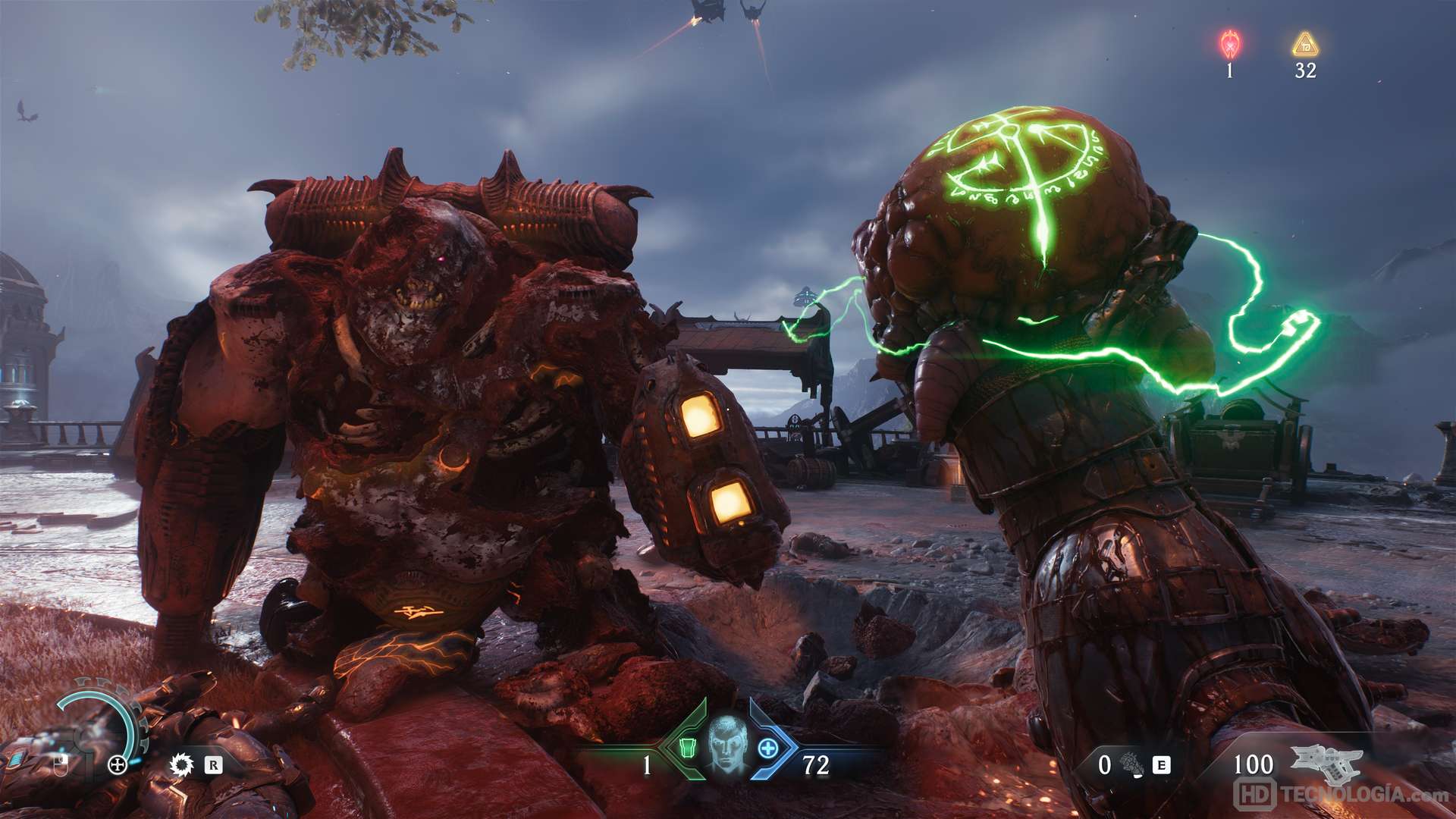Click the red flame emblem icon
Screen dimensions: 1456x819
[x=1229, y=45]
